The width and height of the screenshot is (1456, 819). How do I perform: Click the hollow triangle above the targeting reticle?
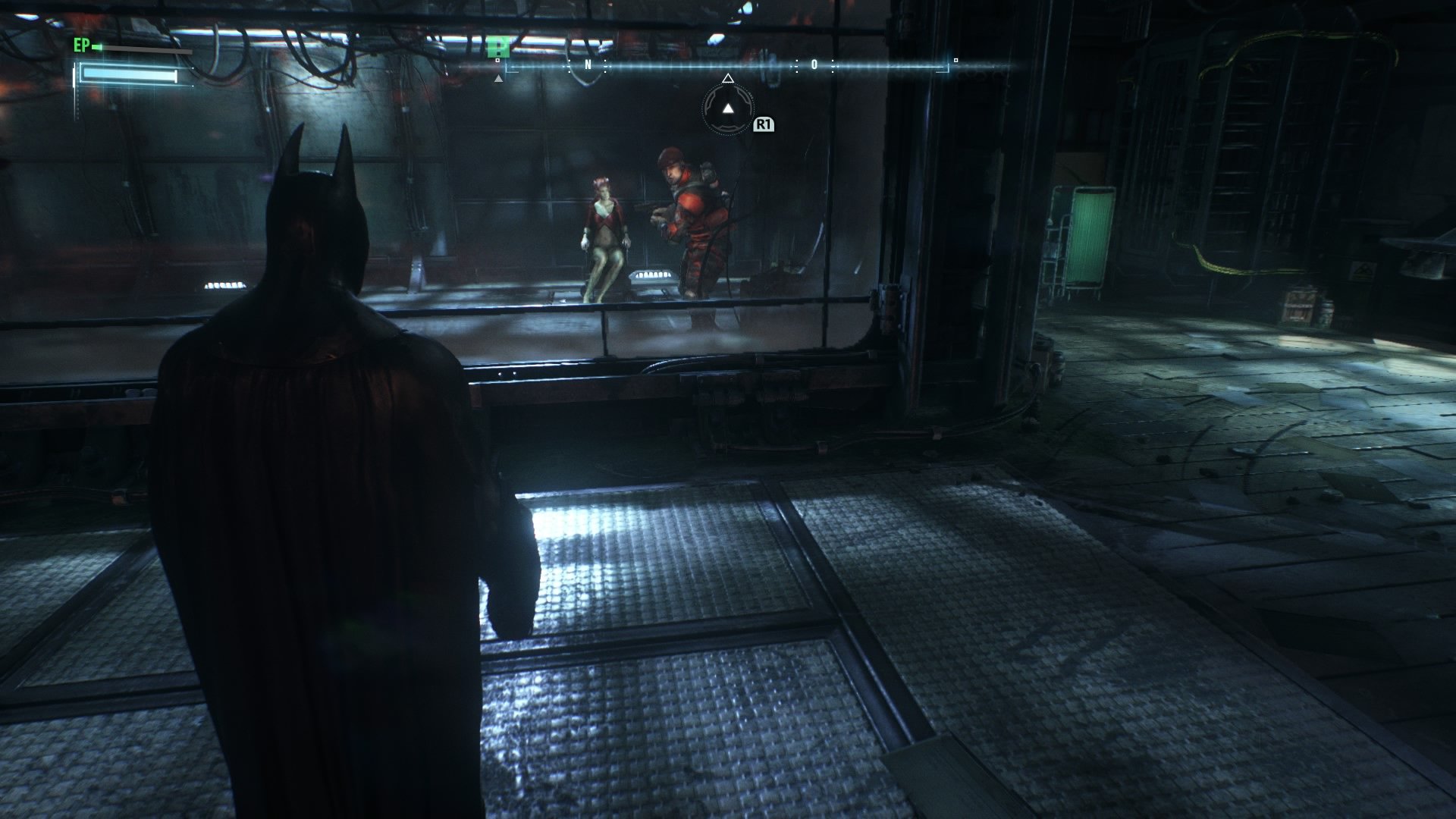click(x=728, y=79)
